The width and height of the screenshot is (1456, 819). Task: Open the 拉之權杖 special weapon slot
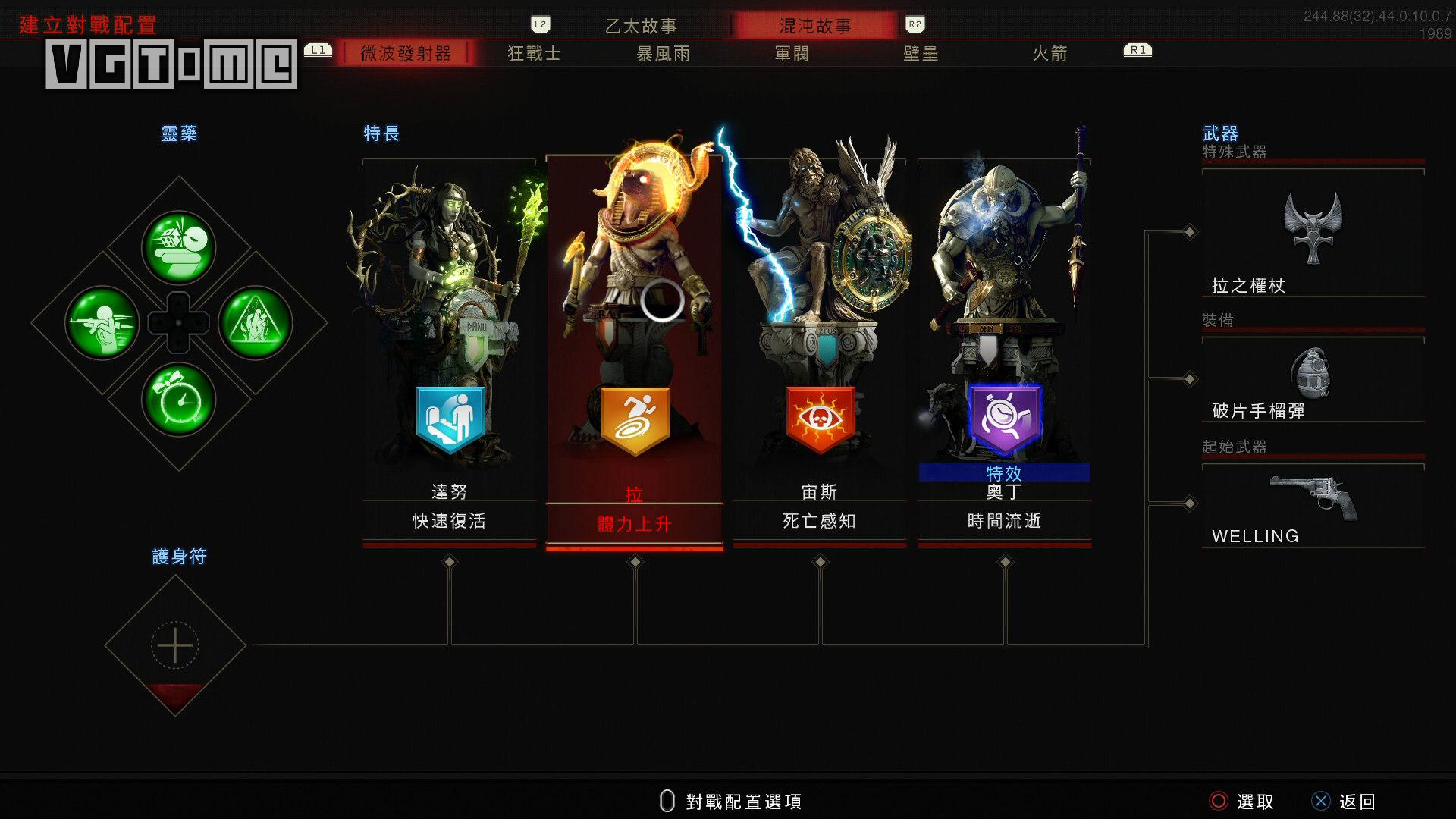pyautogui.click(x=1313, y=235)
